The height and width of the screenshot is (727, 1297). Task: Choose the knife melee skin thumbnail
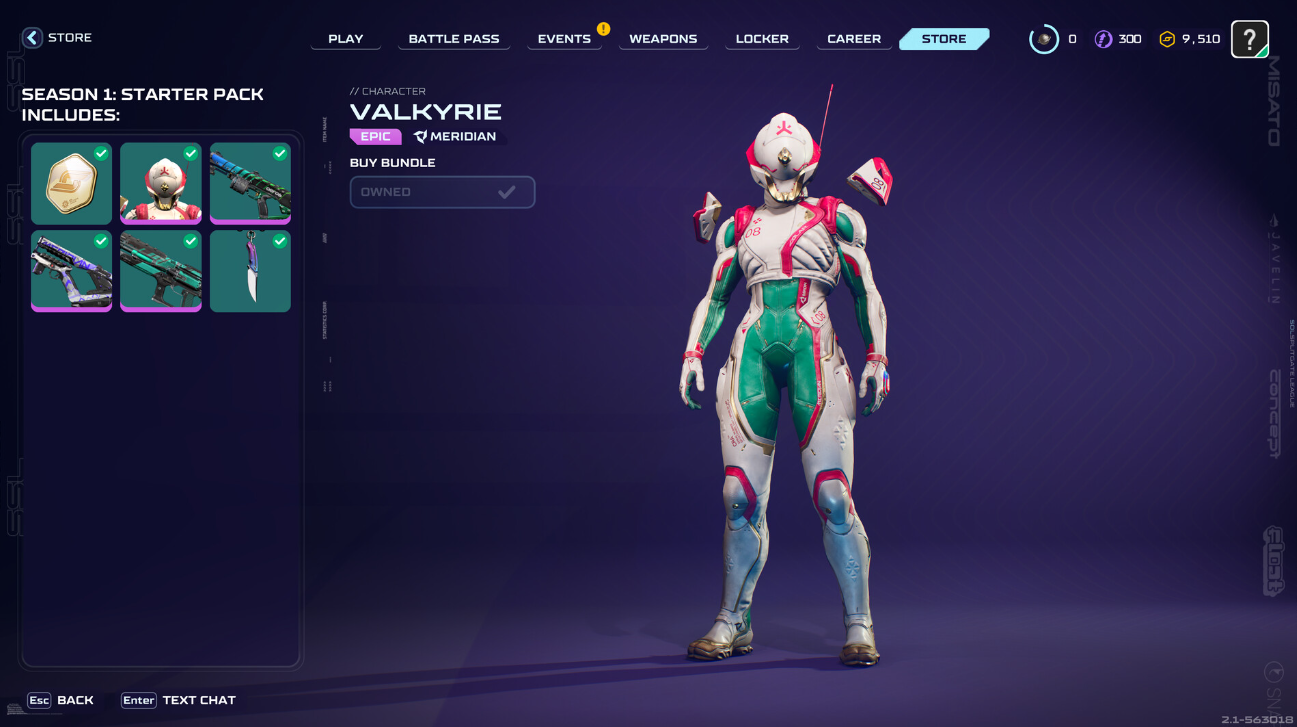pyautogui.click(x=250, y=271)
